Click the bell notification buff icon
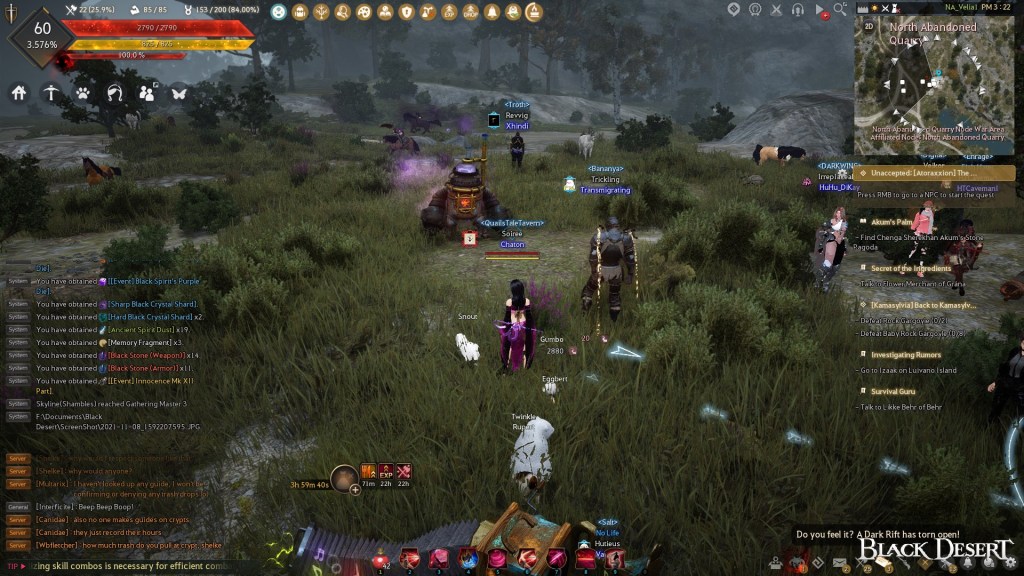 click(491, 12)
